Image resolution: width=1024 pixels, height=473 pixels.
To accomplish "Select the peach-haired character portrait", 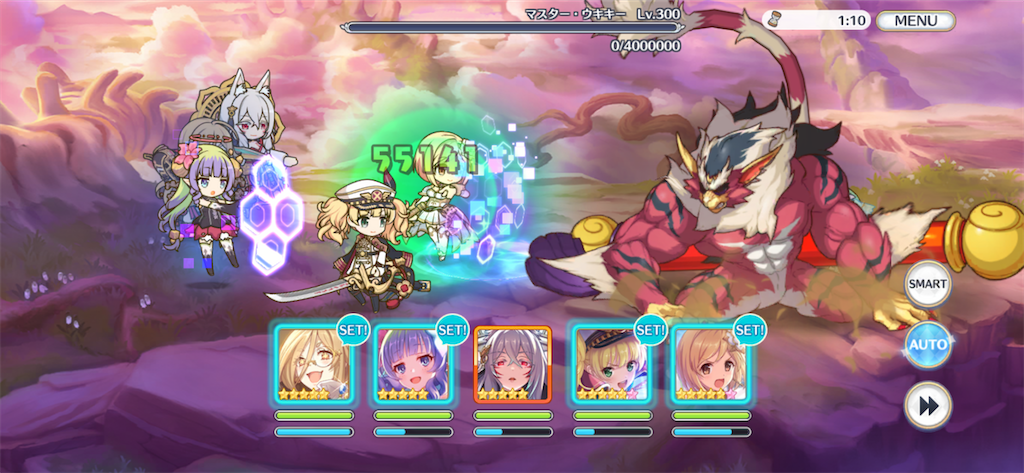I will coord(710,364).
